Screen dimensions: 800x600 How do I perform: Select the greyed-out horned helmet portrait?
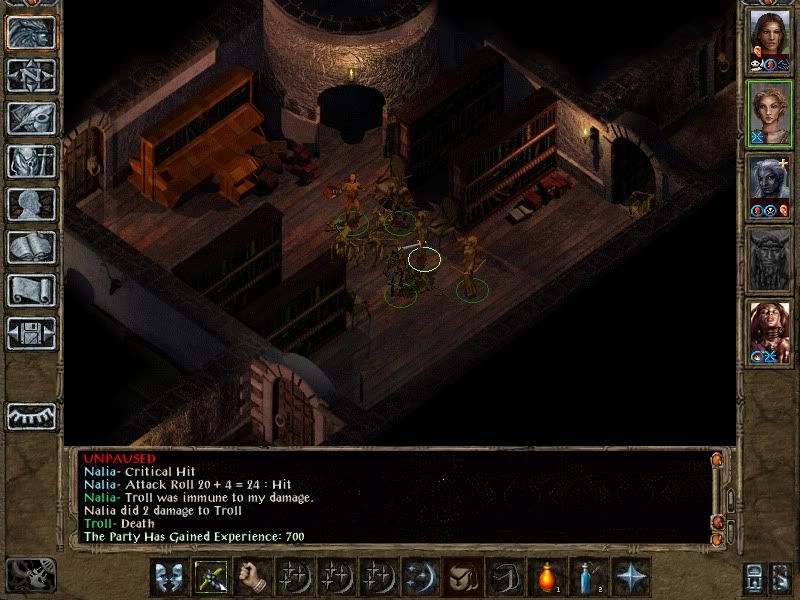(x=770, y=260)
